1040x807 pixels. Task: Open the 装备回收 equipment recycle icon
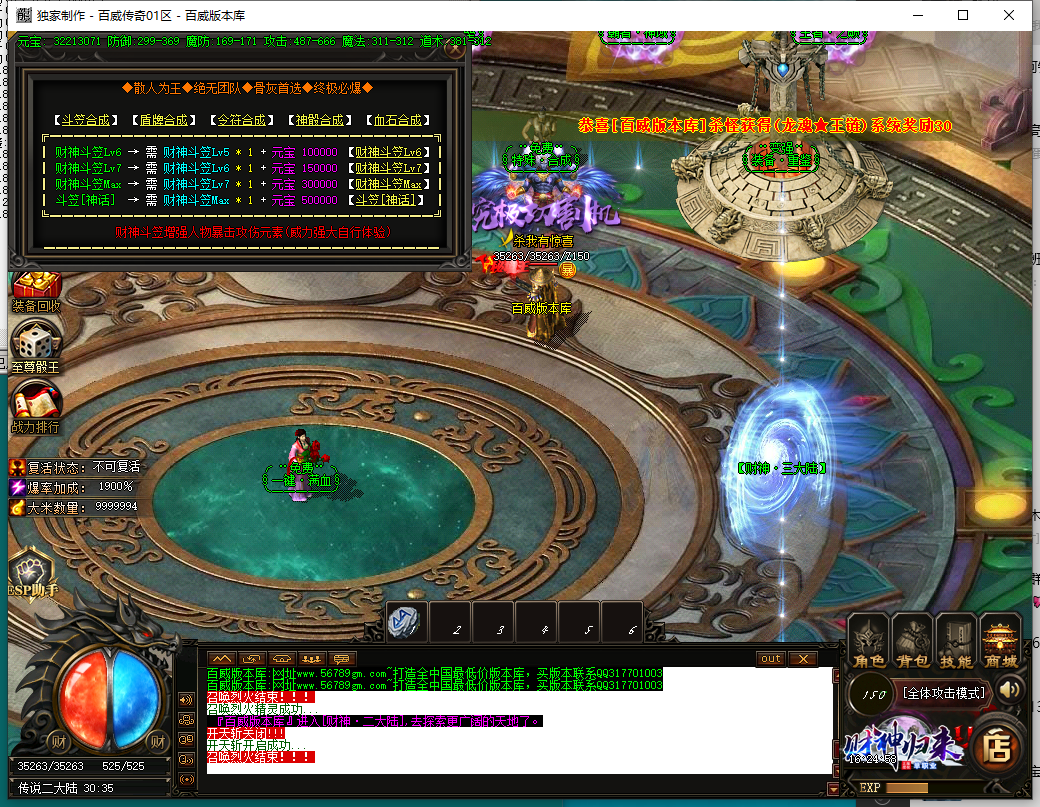[36, 290]
